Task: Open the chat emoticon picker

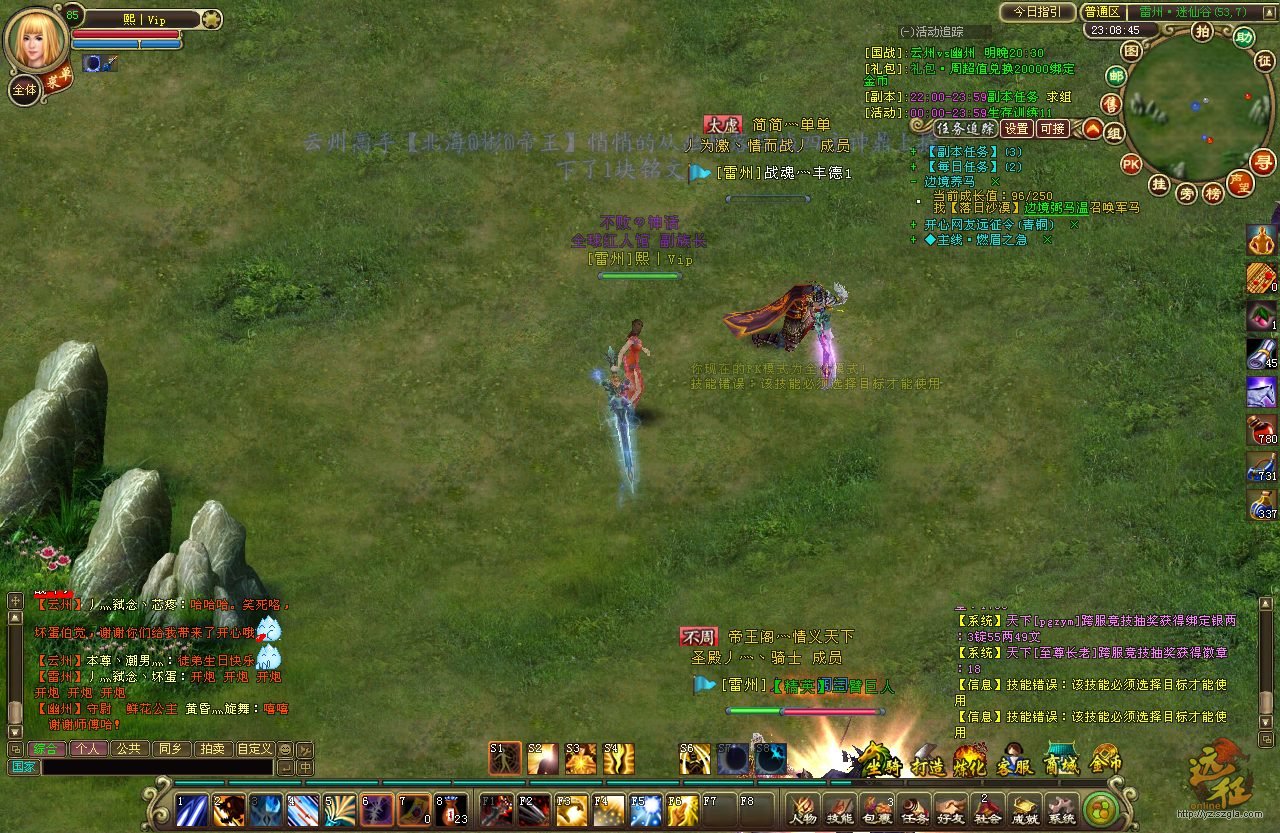Action: 285,749
